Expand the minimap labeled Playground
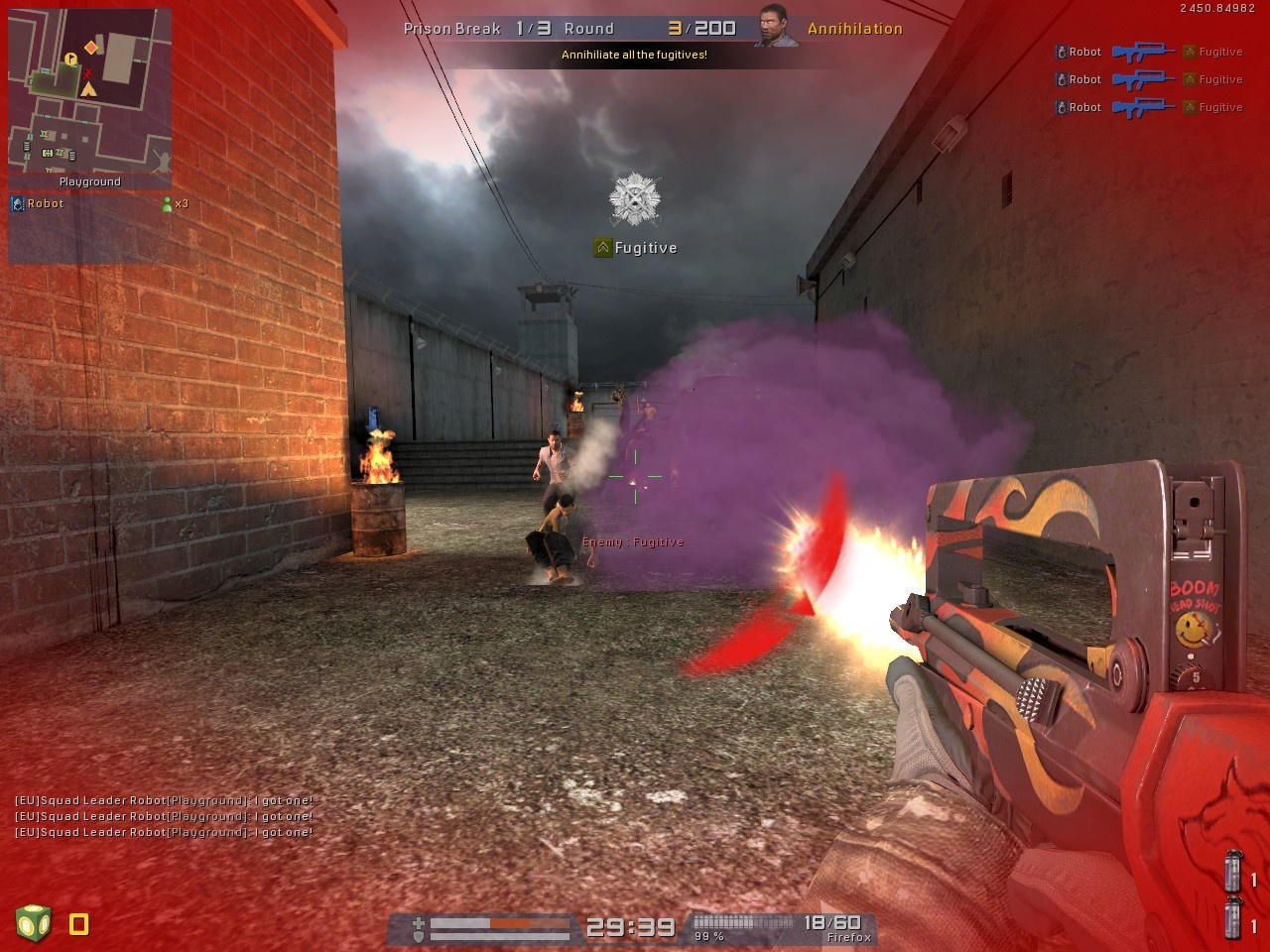The image size is (1270, 952). point(89,94)
